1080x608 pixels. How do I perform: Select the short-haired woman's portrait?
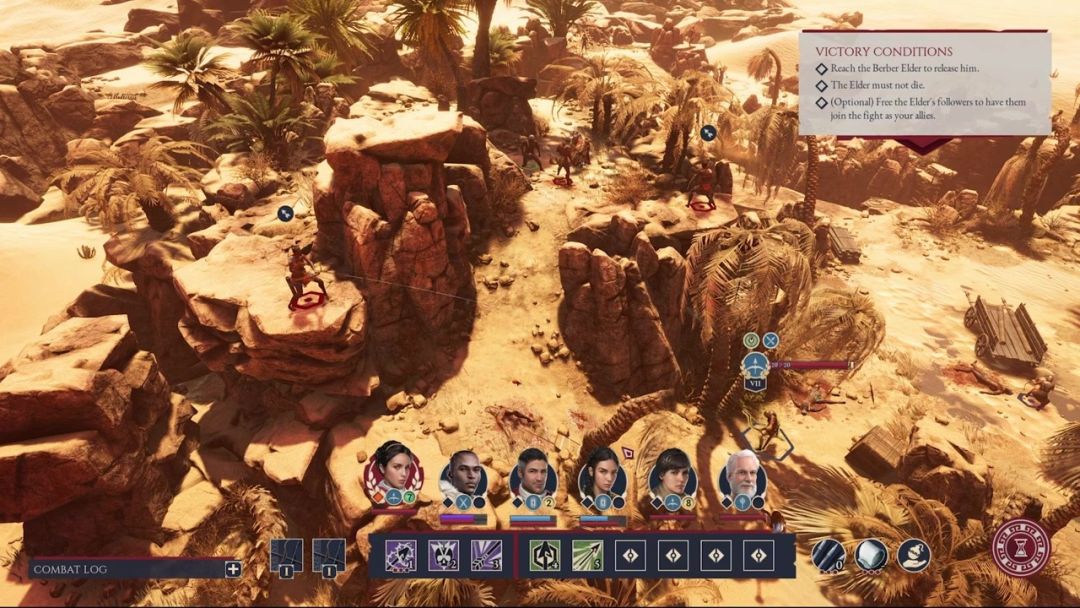[672, 474]
